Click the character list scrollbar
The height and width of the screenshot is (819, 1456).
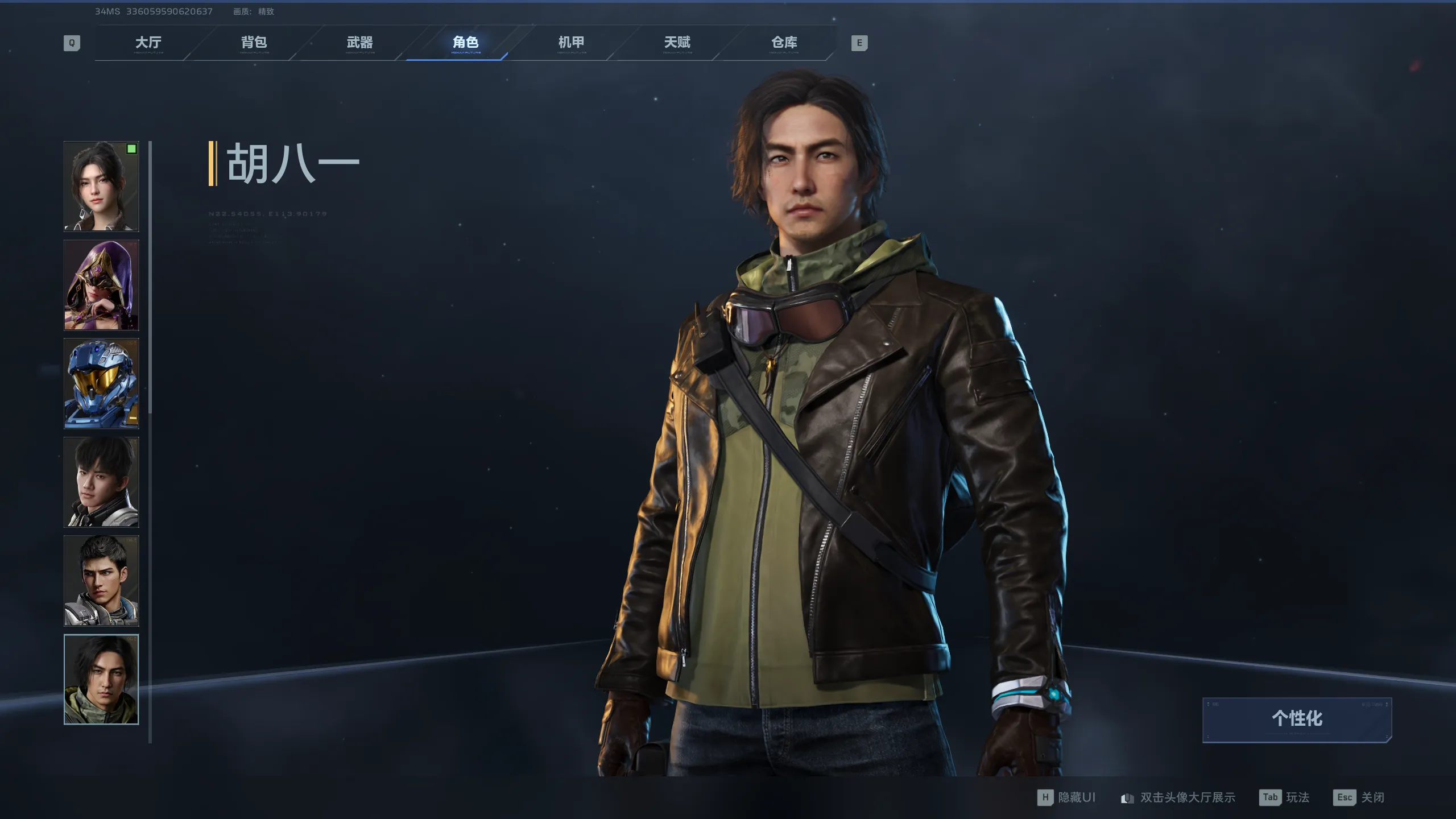(150, 278)
